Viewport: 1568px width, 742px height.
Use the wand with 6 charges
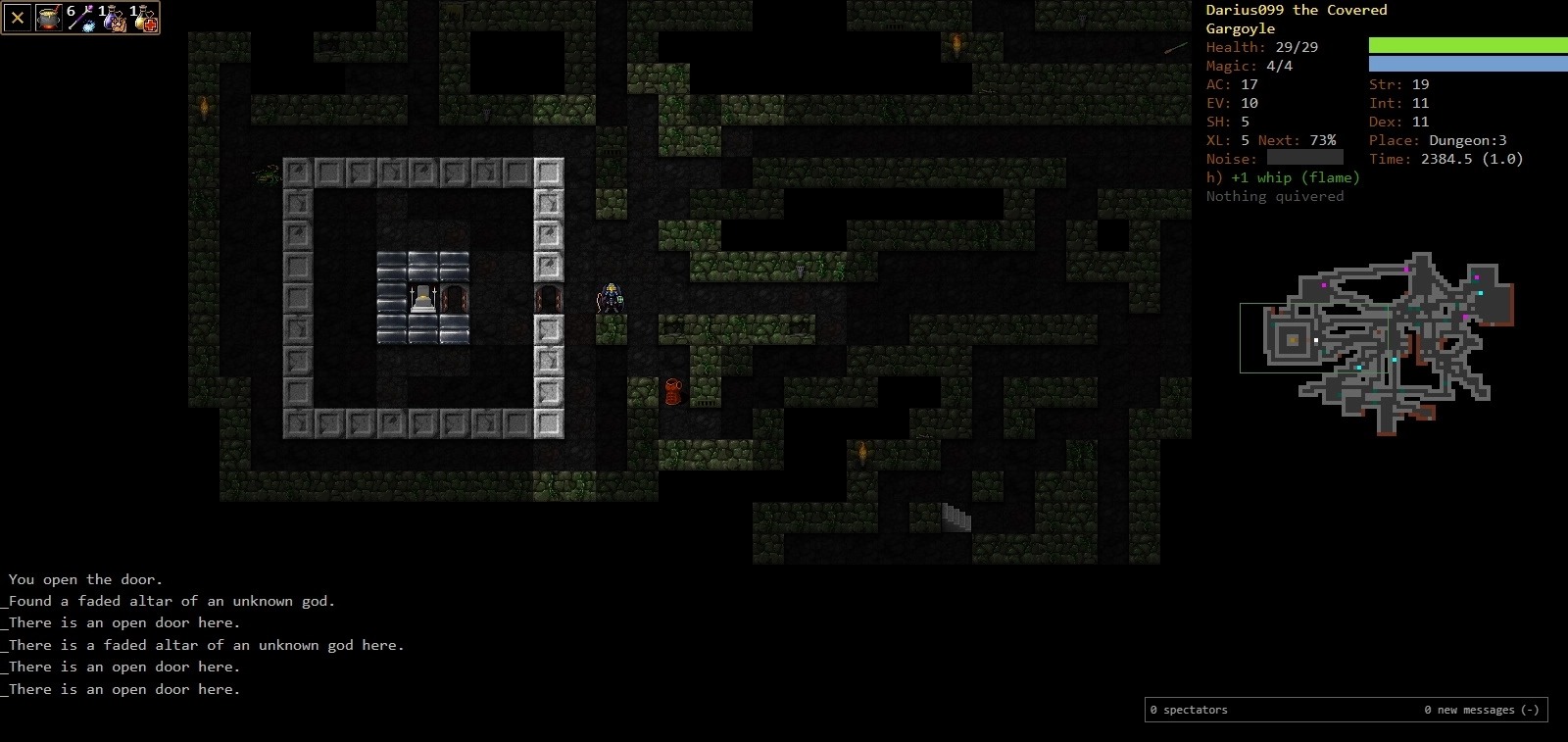(80, 18)
